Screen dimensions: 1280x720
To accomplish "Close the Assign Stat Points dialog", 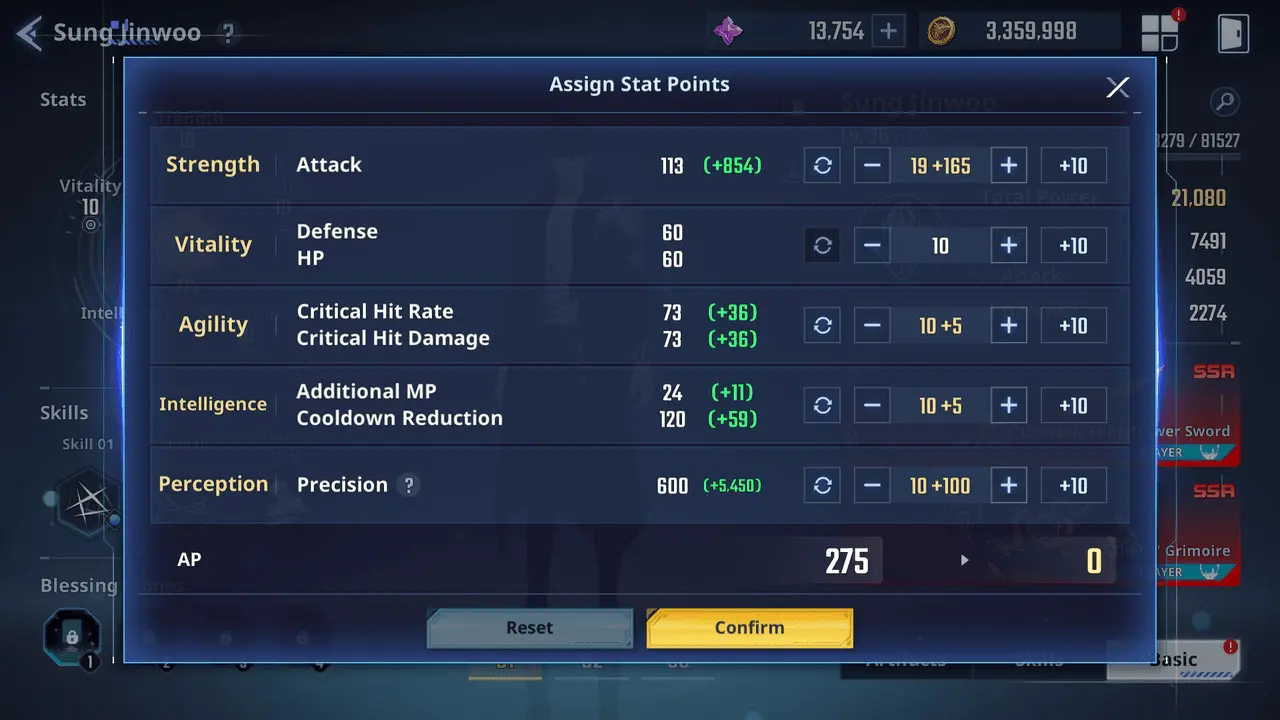I will tap(1117, 88).
